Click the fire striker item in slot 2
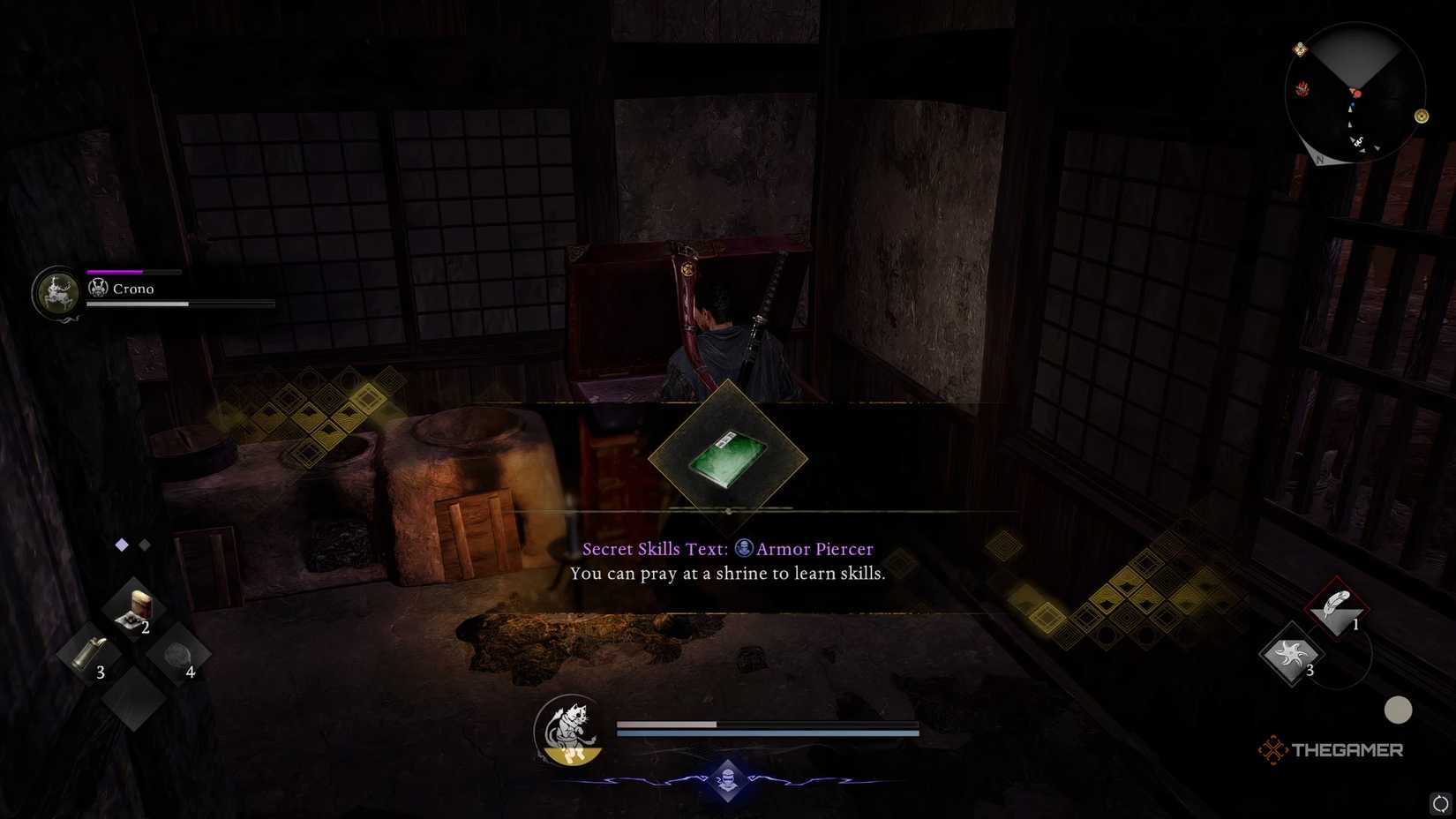This screenshot has width=1456, height=819. tap(134, 609)
